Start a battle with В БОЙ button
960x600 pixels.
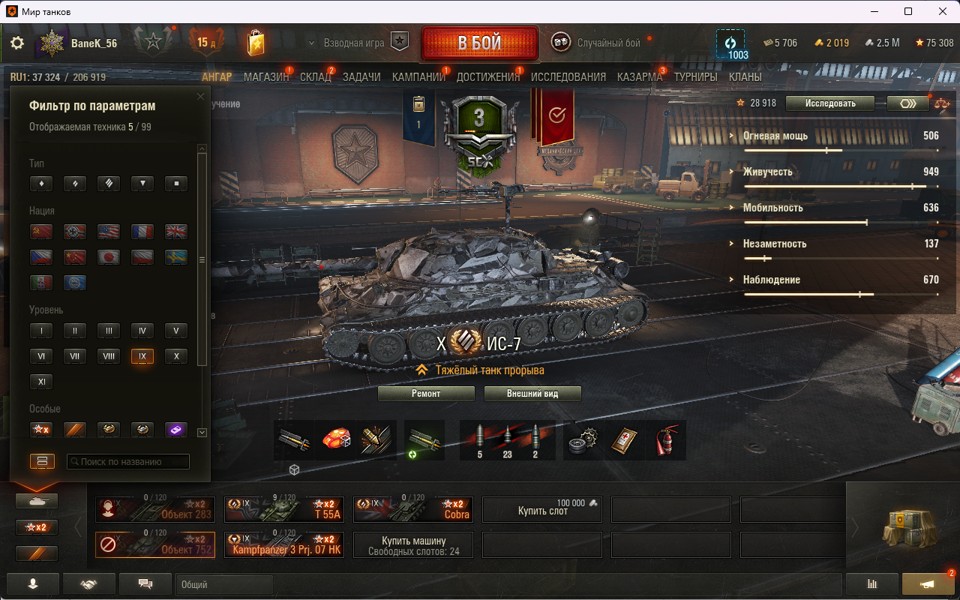pos(479,43)
